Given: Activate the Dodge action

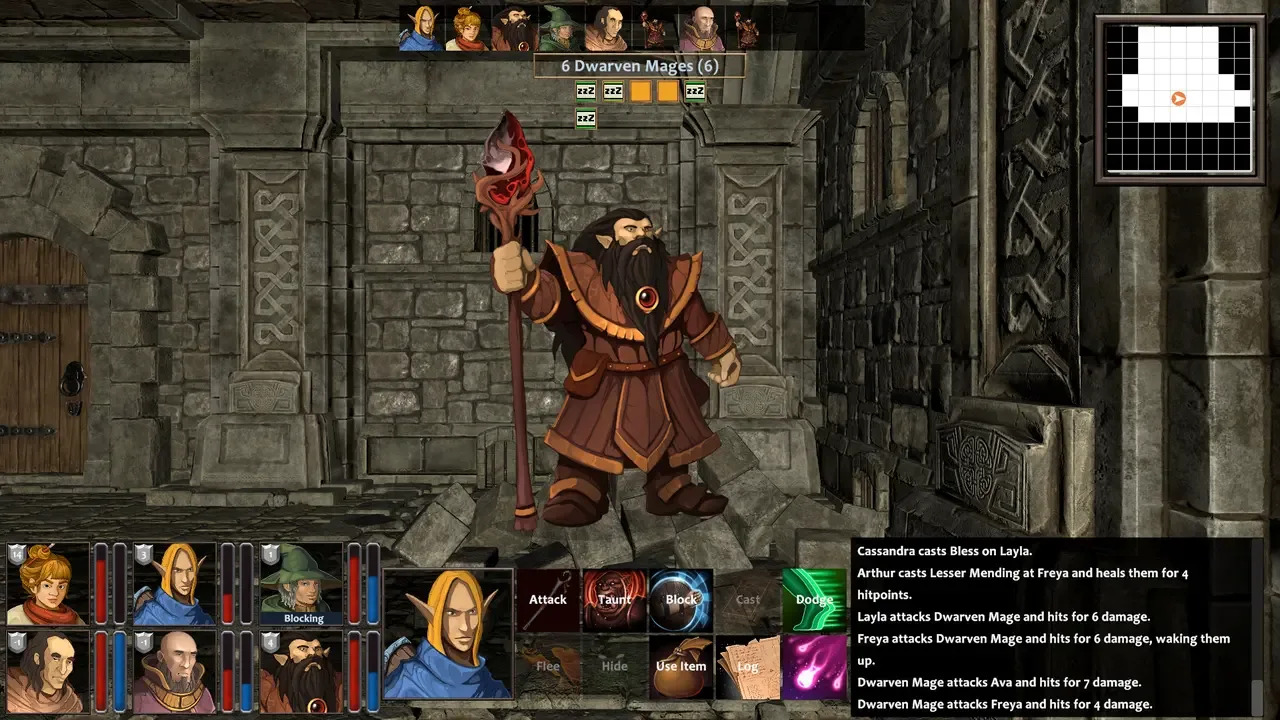Looking at the screenshot, I should click(x=814, y=600).
